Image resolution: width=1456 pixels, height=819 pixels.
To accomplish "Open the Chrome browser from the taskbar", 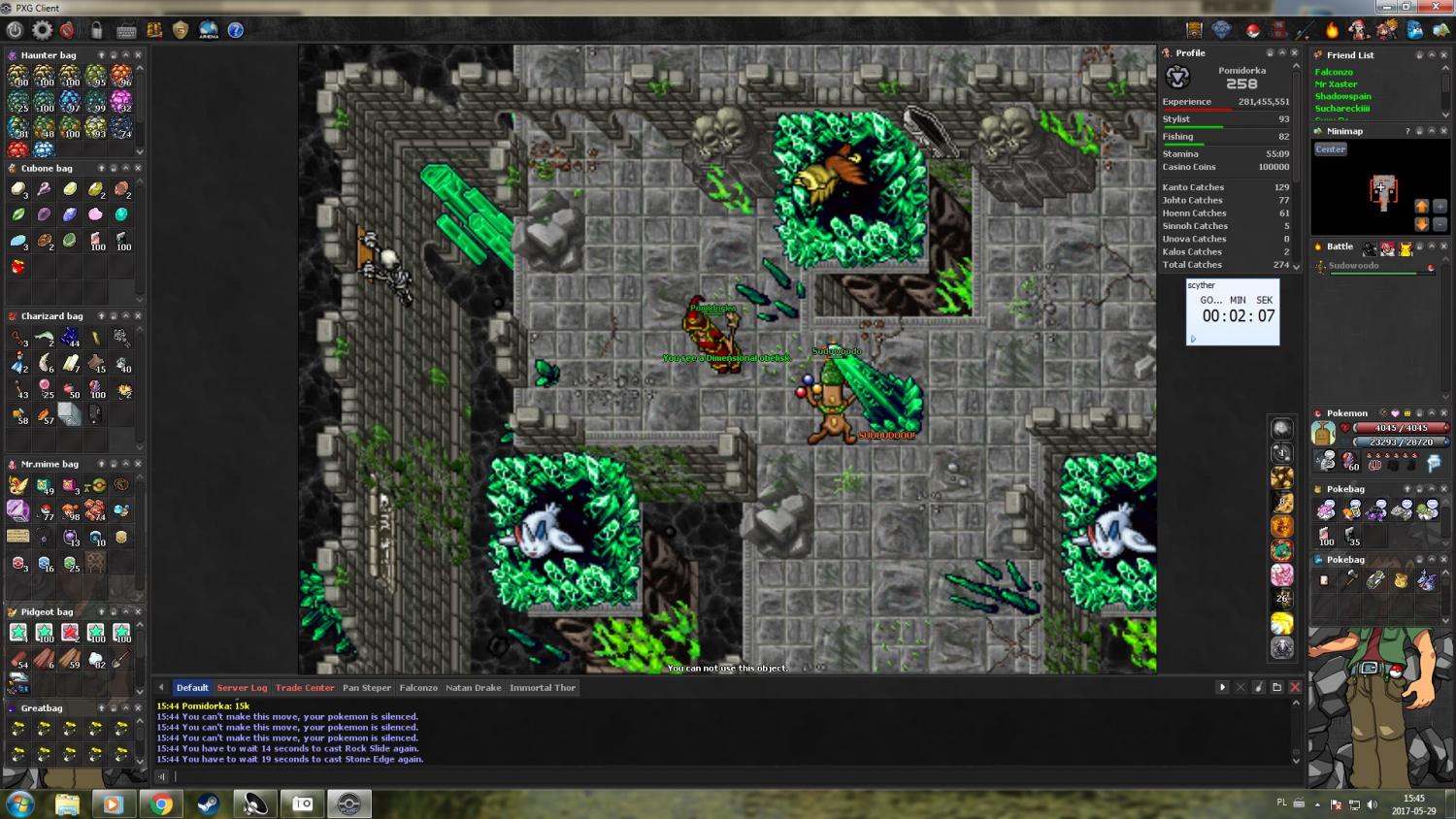I will [161, 804].
